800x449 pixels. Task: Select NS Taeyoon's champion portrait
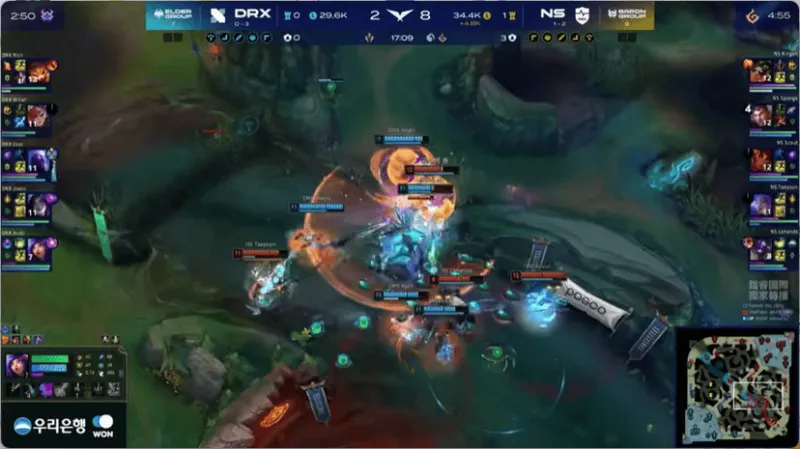tap(760, 205)
